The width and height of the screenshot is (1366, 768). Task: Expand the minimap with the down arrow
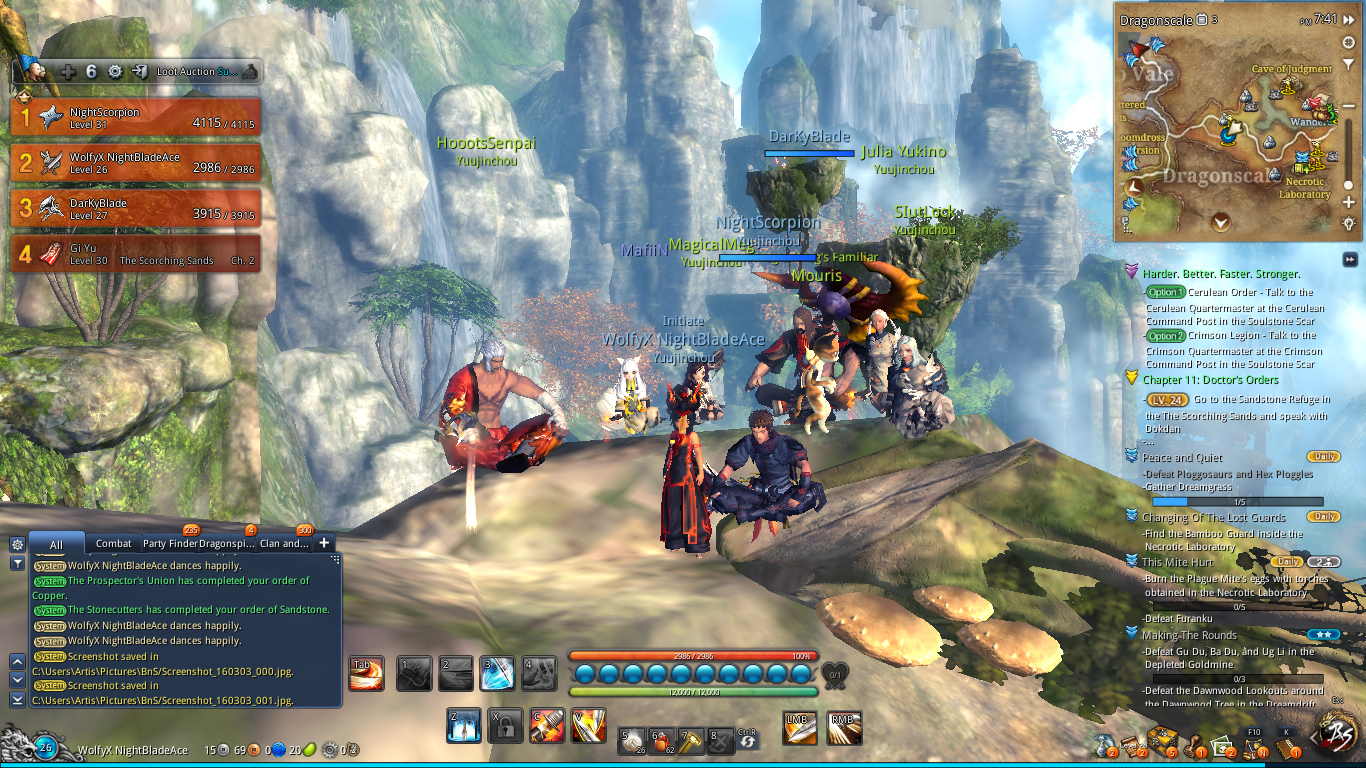(1220, 222)
